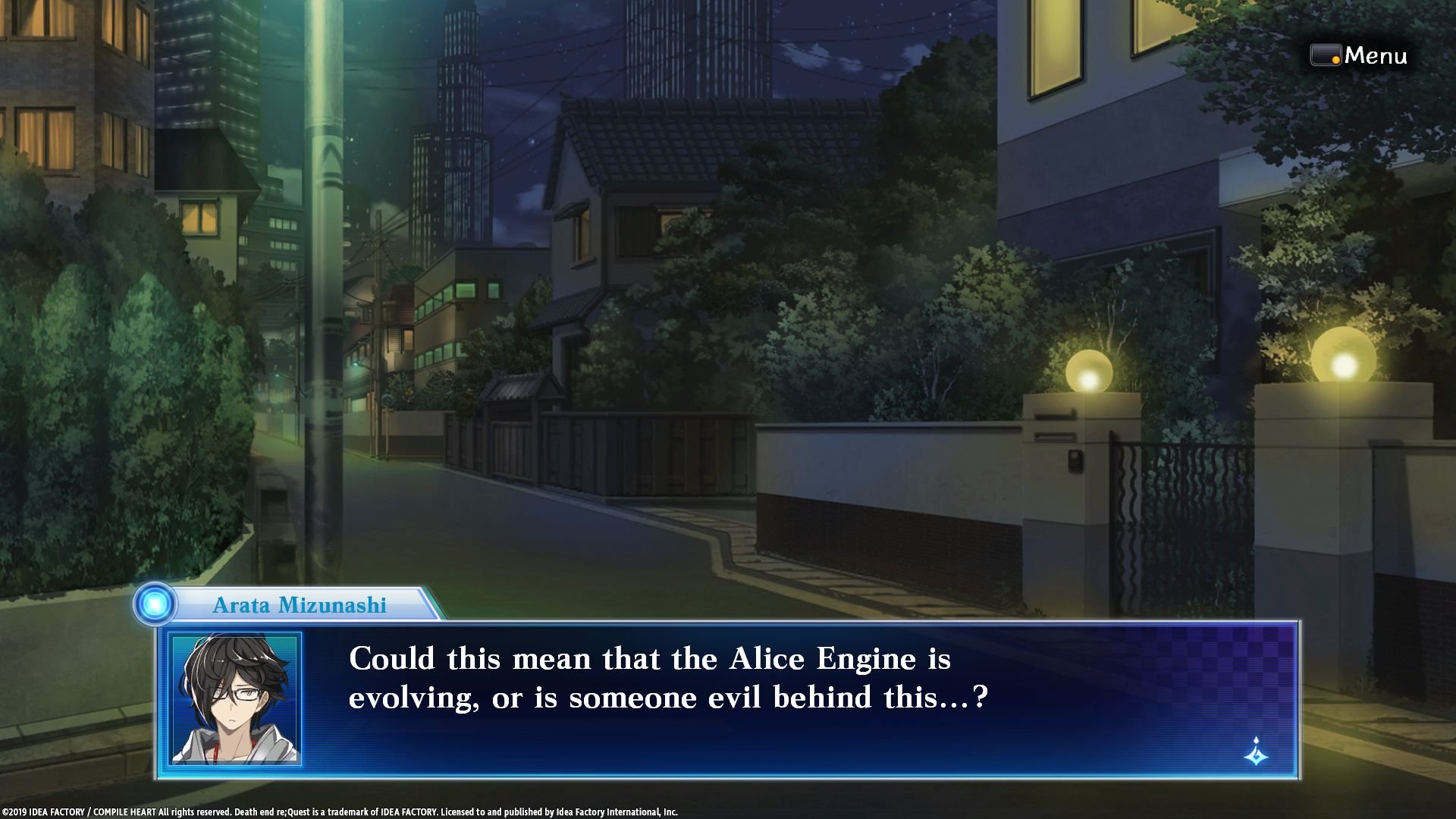1456x819 pixels.
Task: Click the glowing orb on the name plate
Action: click(157, 604)
